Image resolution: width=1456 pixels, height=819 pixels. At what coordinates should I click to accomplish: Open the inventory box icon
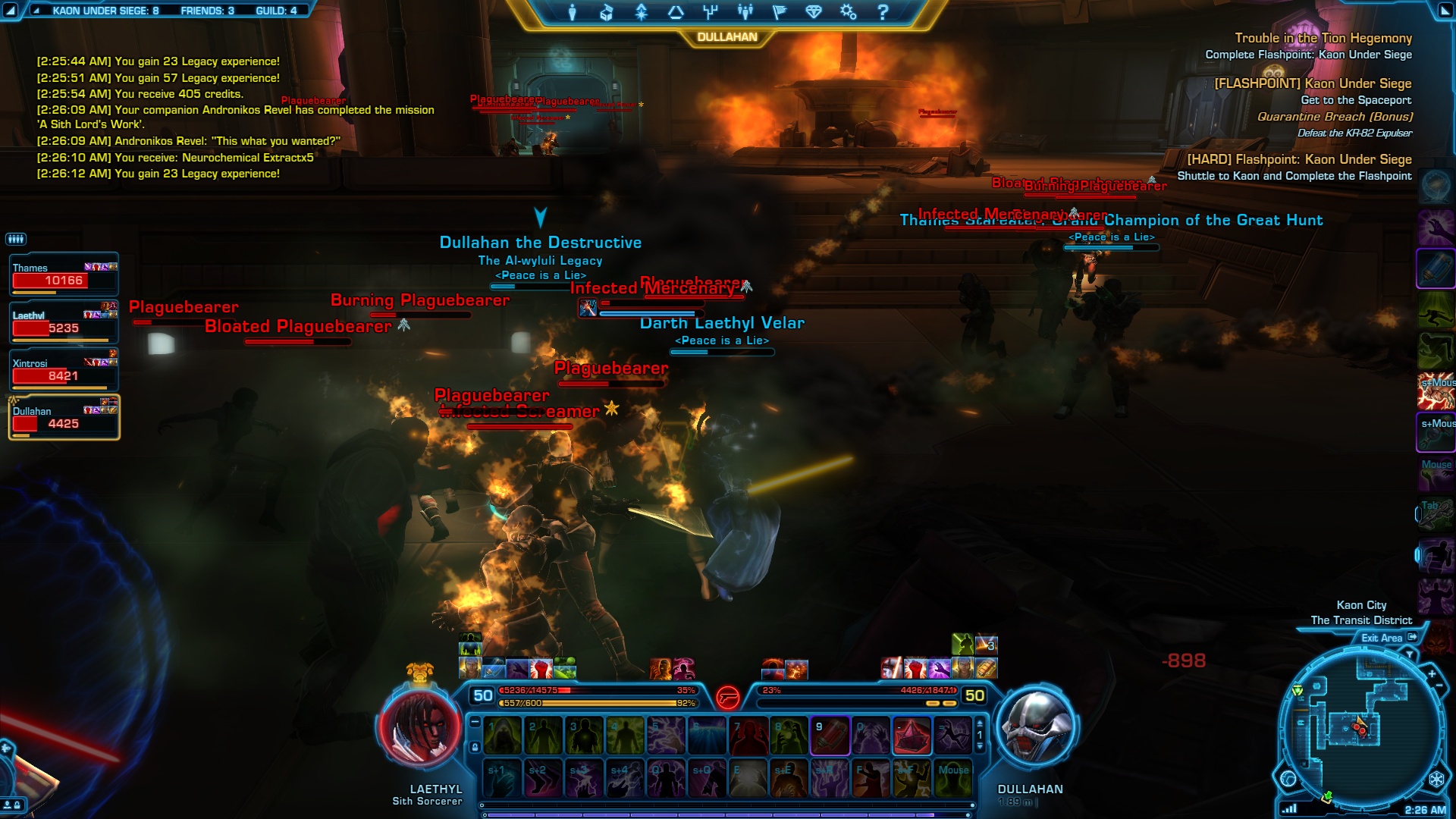[x=606, y=12]
